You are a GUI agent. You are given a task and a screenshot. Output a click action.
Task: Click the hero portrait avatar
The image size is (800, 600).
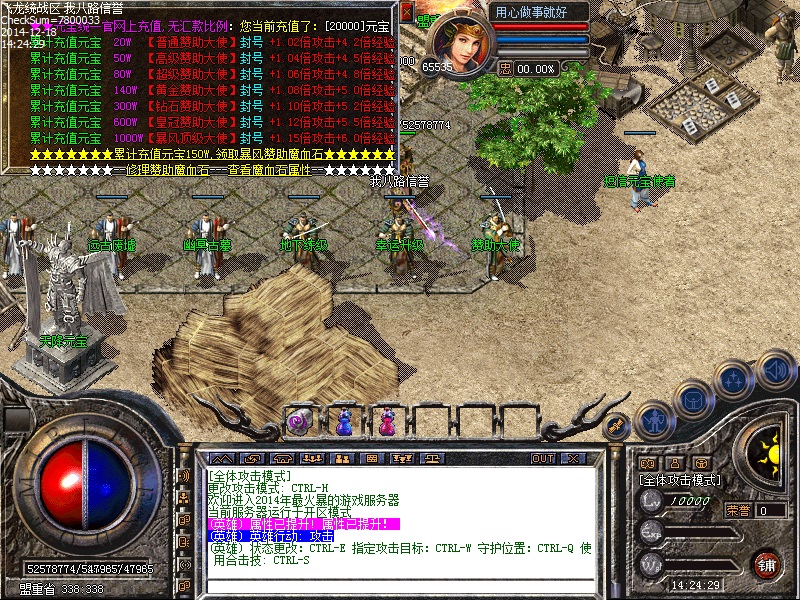click(x=457, y=38)
